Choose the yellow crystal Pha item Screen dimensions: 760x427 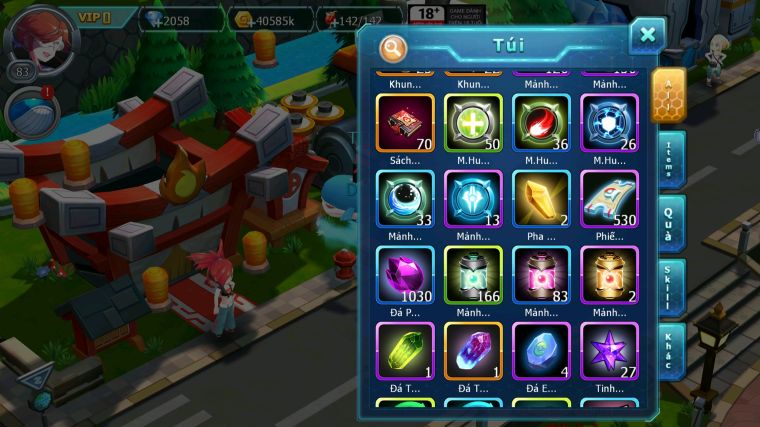541,199
